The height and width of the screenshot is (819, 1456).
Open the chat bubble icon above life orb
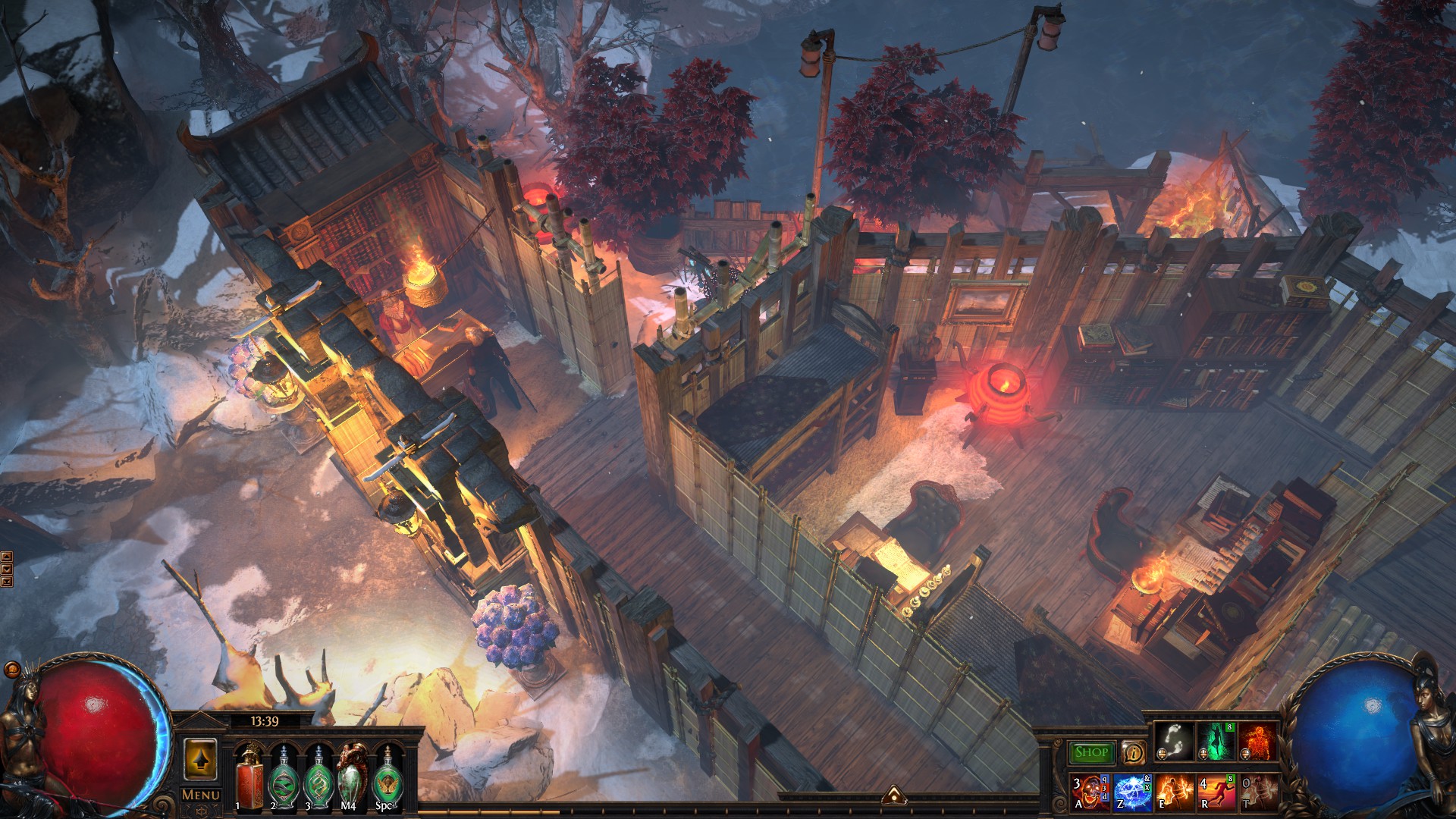tap(12, 670)
